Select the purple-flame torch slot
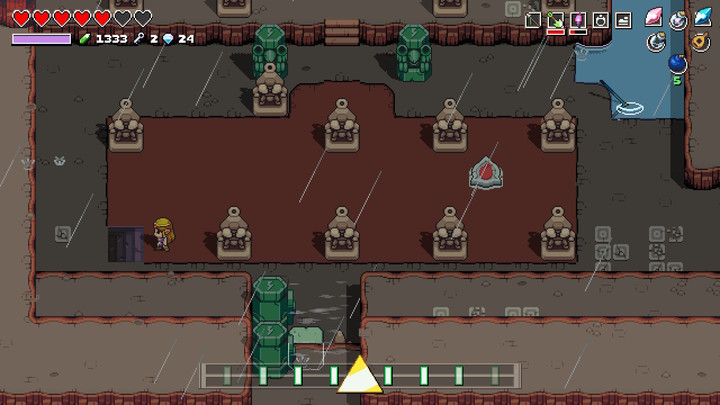720x405 pixels. [x=578, y=19]
